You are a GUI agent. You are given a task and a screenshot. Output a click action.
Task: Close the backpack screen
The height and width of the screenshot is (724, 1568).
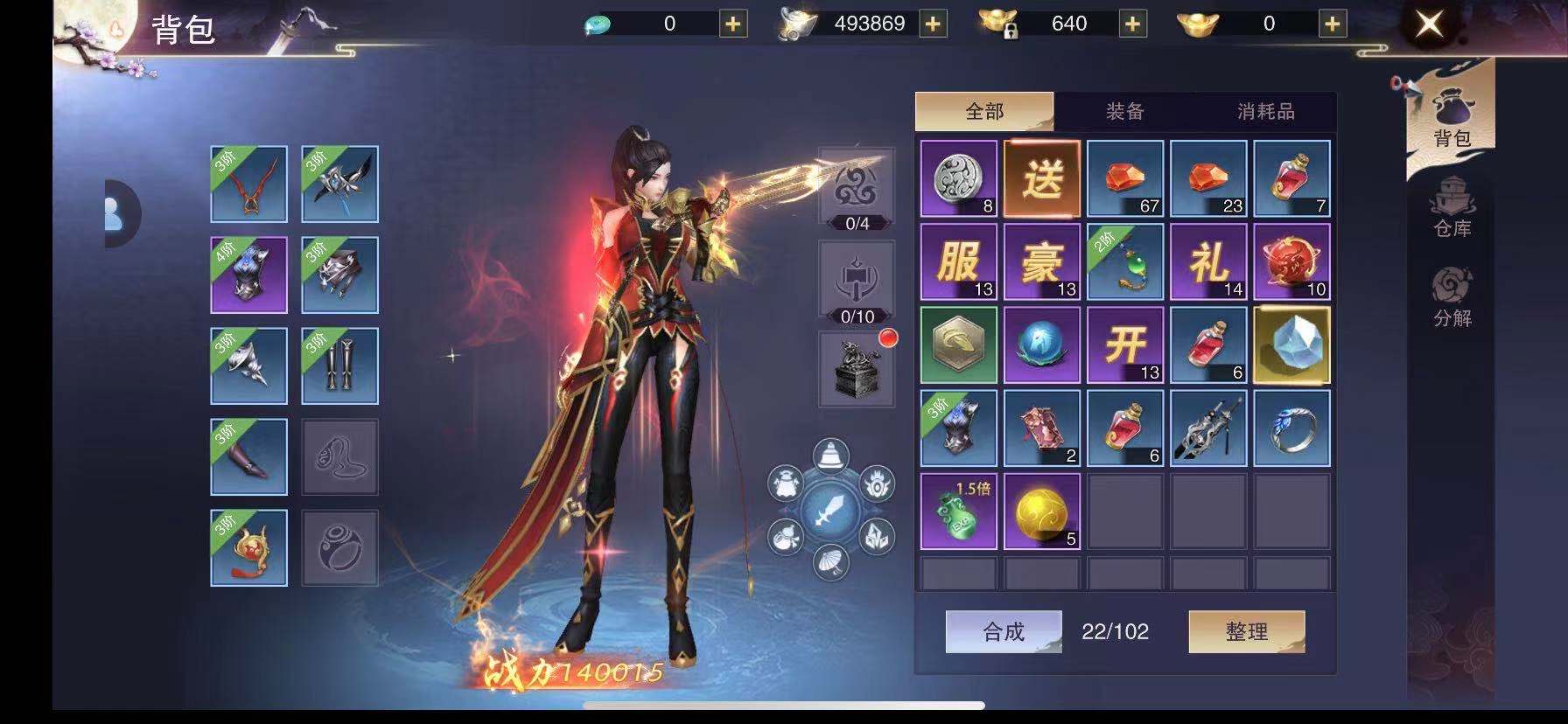[1429, 24]
